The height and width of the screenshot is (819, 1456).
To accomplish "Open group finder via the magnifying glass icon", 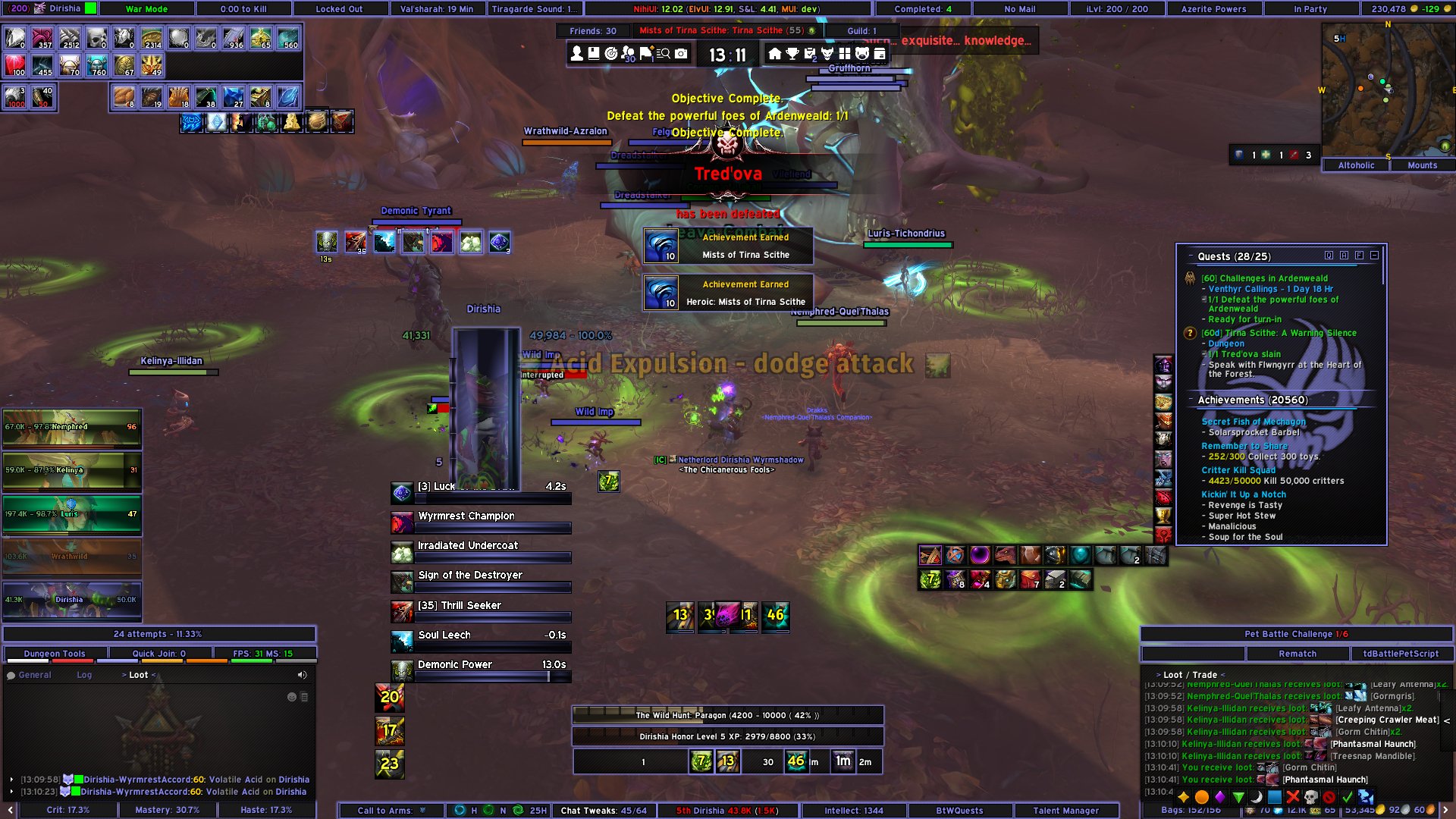I will coord(664,54).
